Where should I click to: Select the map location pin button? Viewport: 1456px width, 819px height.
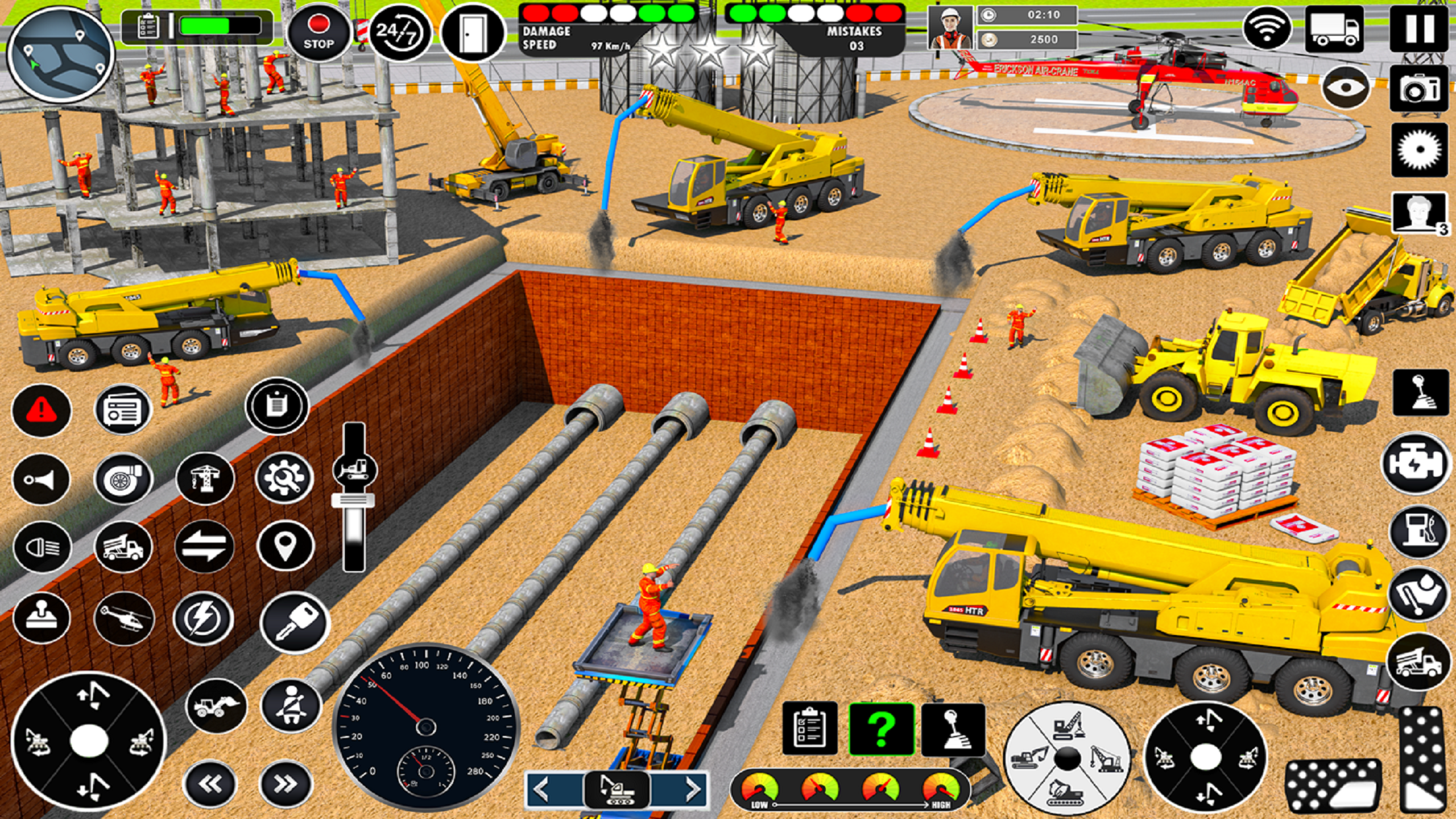[x=286, y=546]
